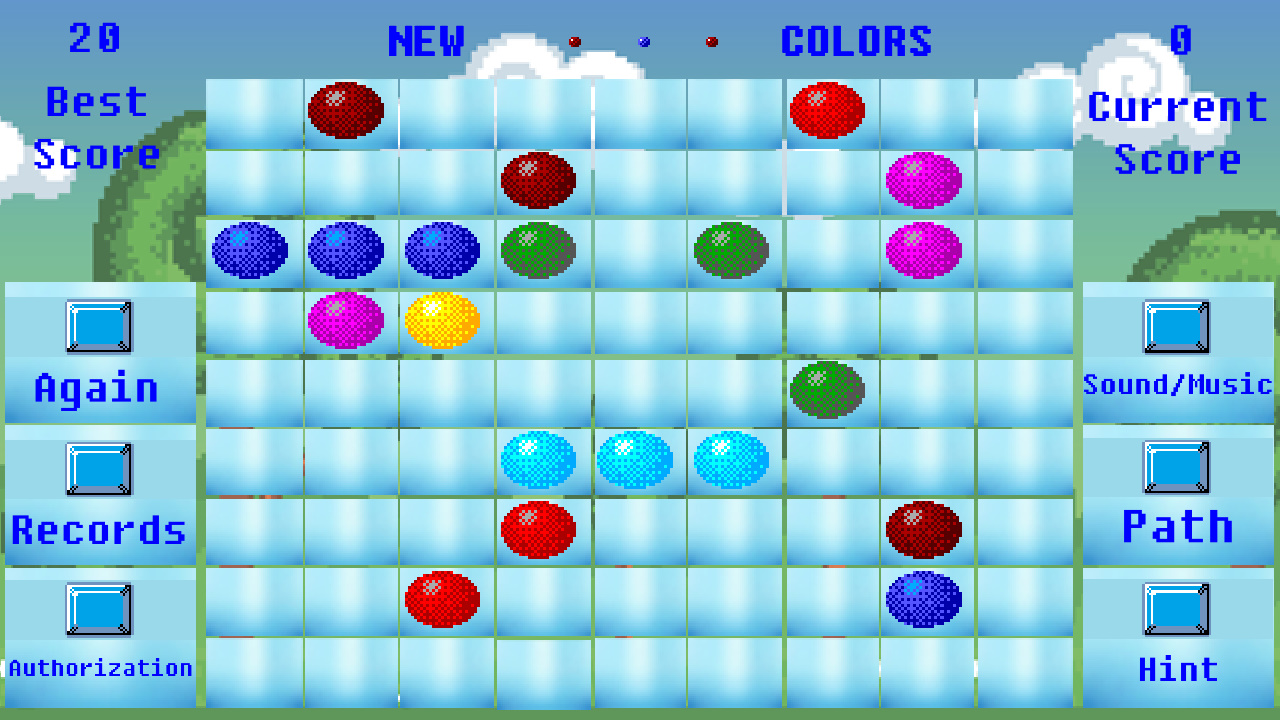Select the middle cyan ball in its row
The image size is (1280, 720).
637,459
